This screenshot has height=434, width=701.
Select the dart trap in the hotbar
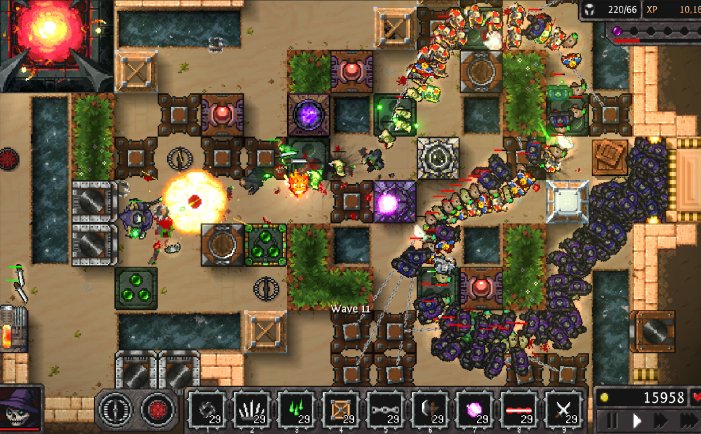pos(207,410)
